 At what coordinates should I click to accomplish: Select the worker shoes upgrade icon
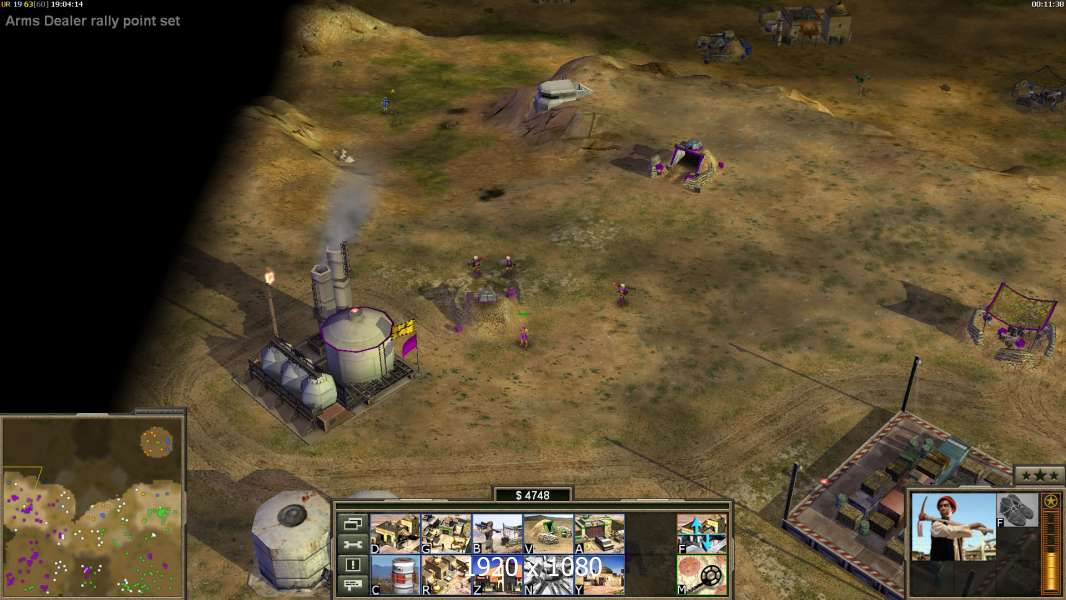coord(1018,509)
